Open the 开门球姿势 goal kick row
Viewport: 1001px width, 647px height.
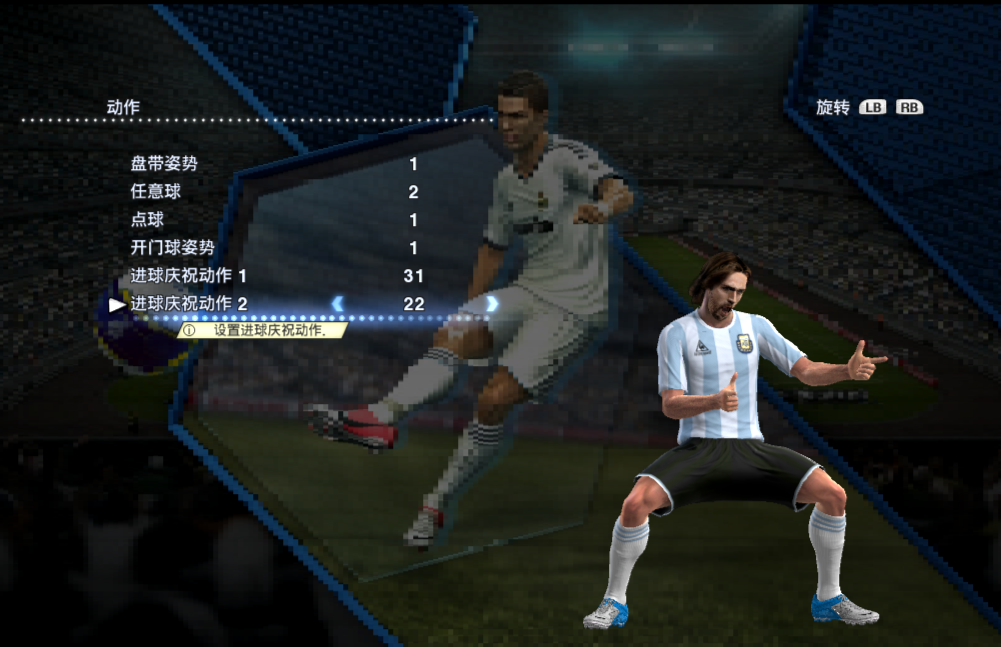tap(172, 248)
